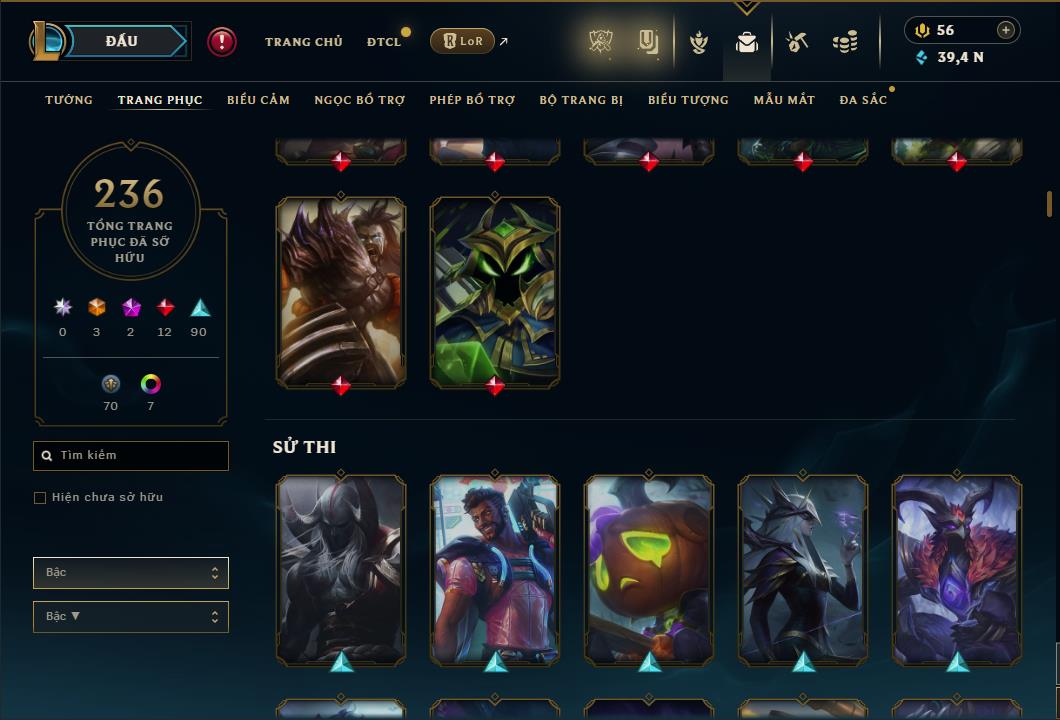
Task: Open the BIỂU TƯỢNG tab
Action: point(688,100)
